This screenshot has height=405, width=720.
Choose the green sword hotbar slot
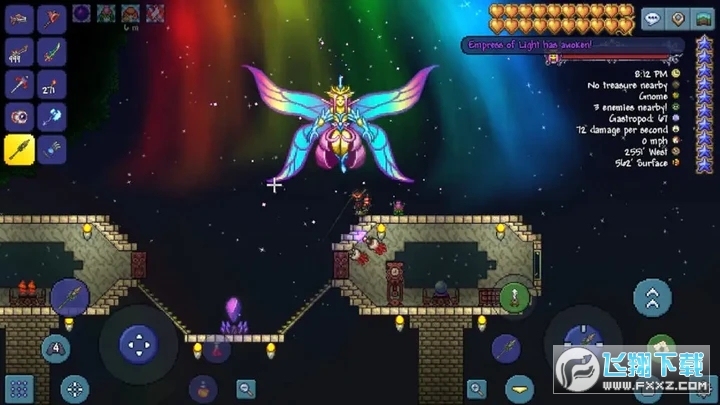tap(51, 52)
